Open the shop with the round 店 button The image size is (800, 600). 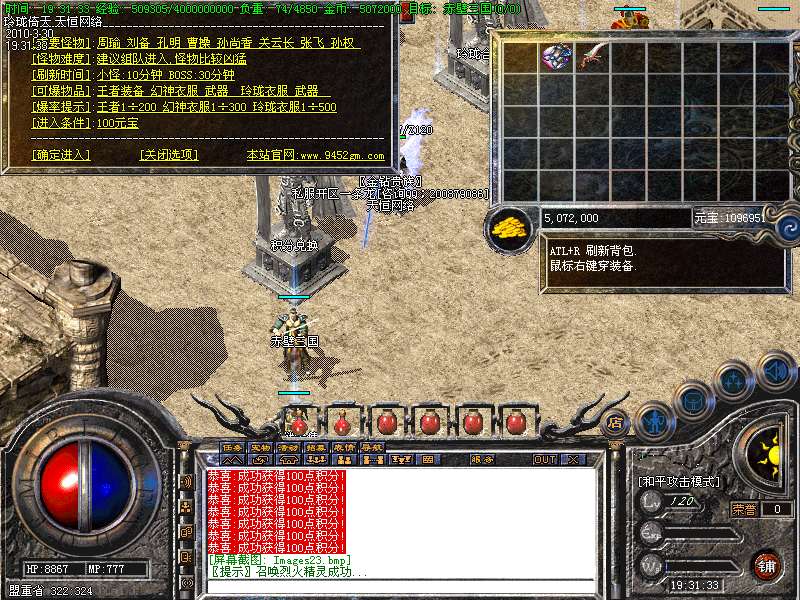point(616,423)
